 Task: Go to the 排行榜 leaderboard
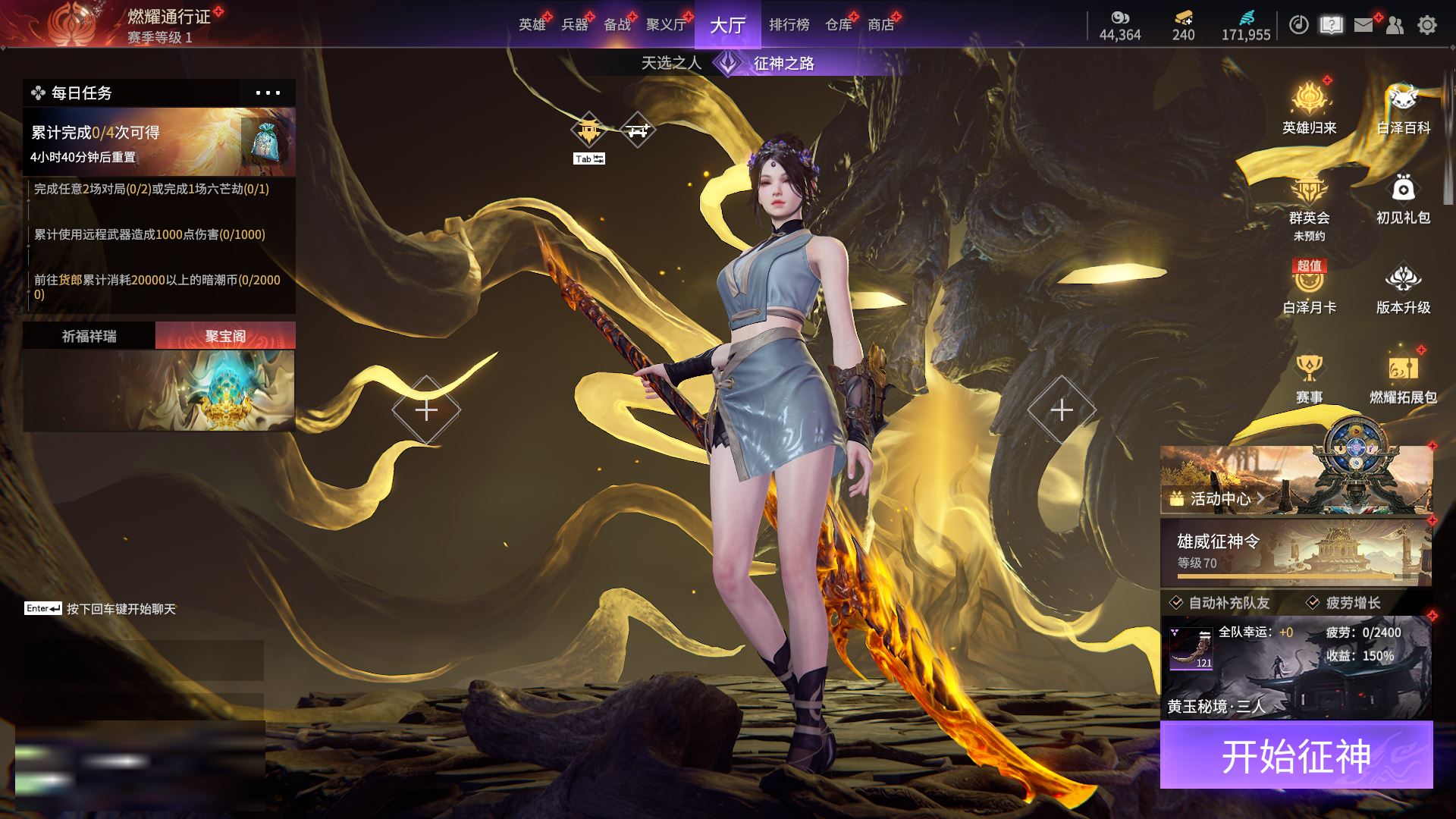coord(789,25)
